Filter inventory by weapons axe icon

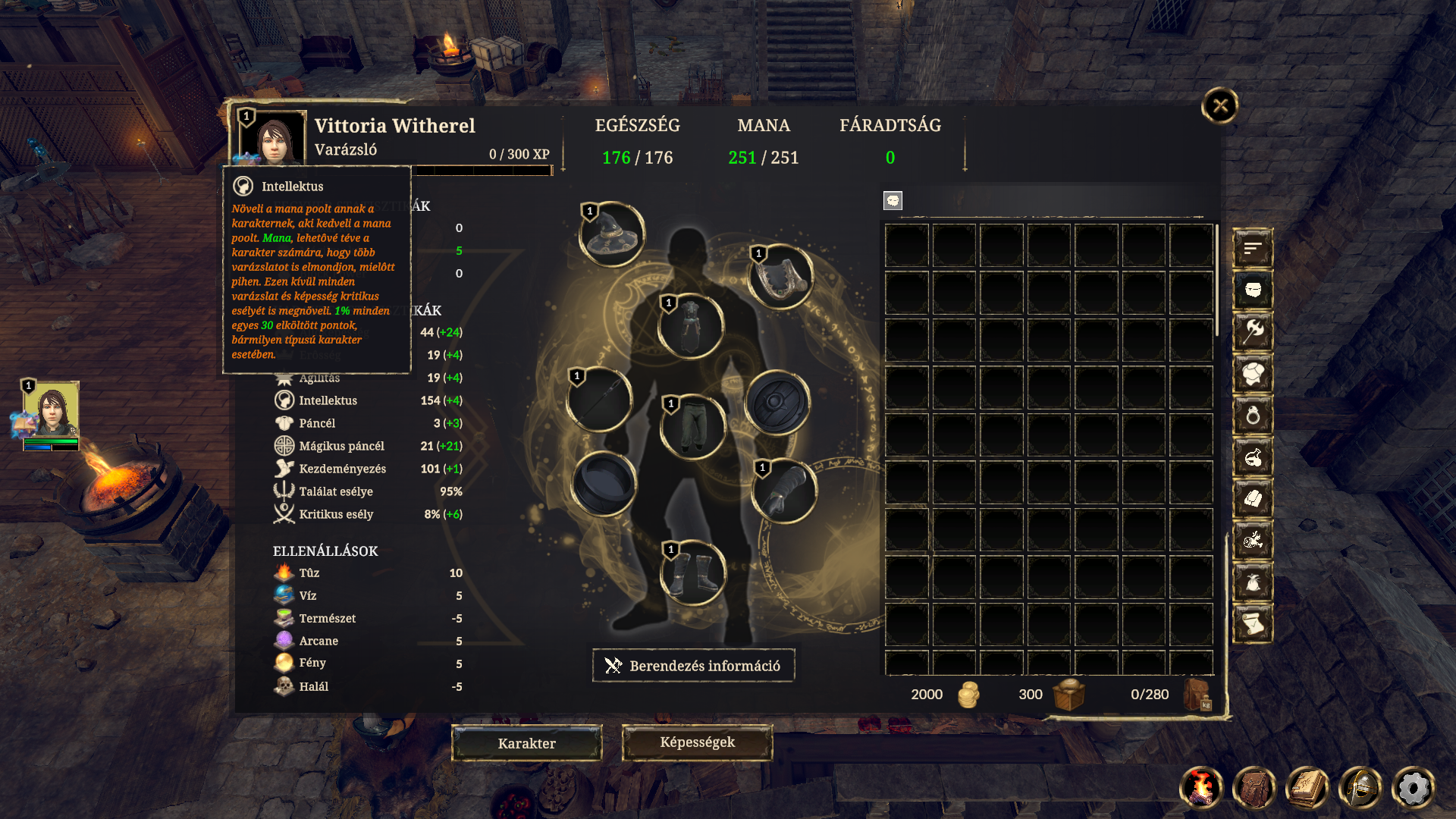(x=1253, y=331)
